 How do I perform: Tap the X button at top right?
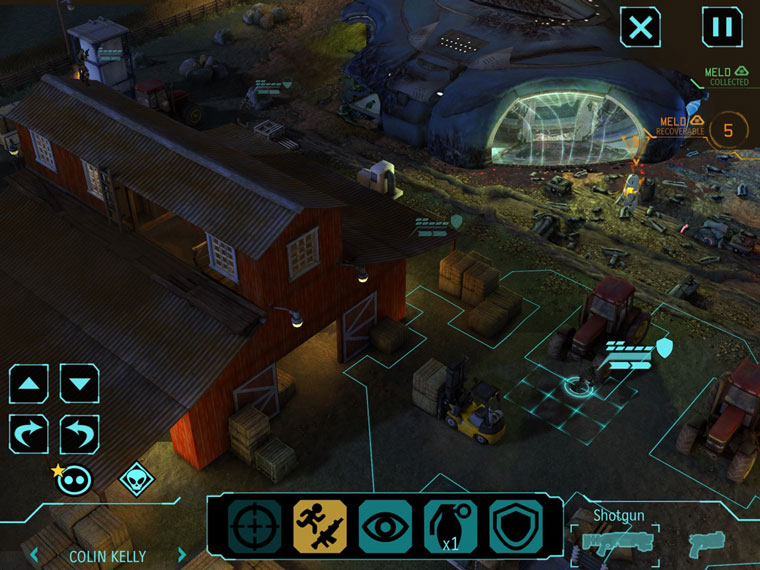(640, 27)
